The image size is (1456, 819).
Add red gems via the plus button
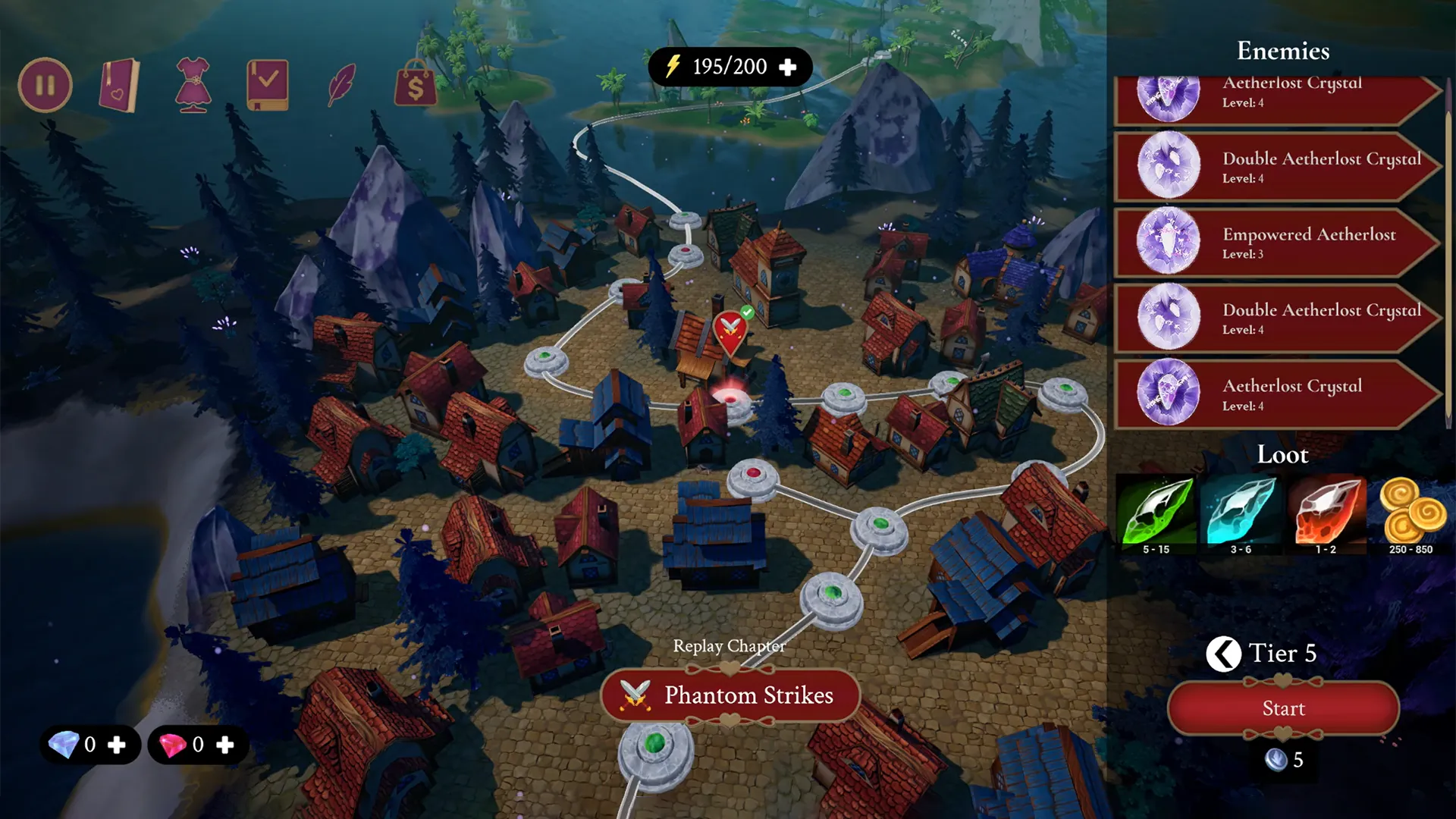(x=226, y=745)
